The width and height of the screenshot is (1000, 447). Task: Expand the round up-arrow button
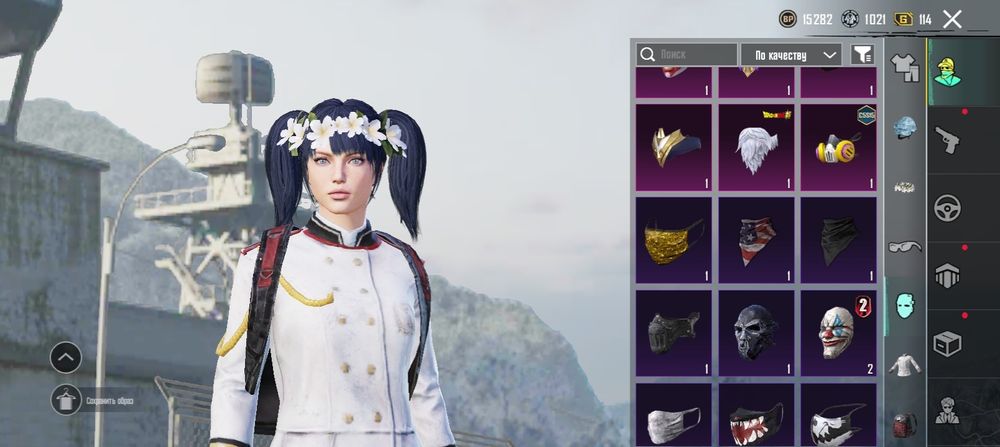point(66,356)
